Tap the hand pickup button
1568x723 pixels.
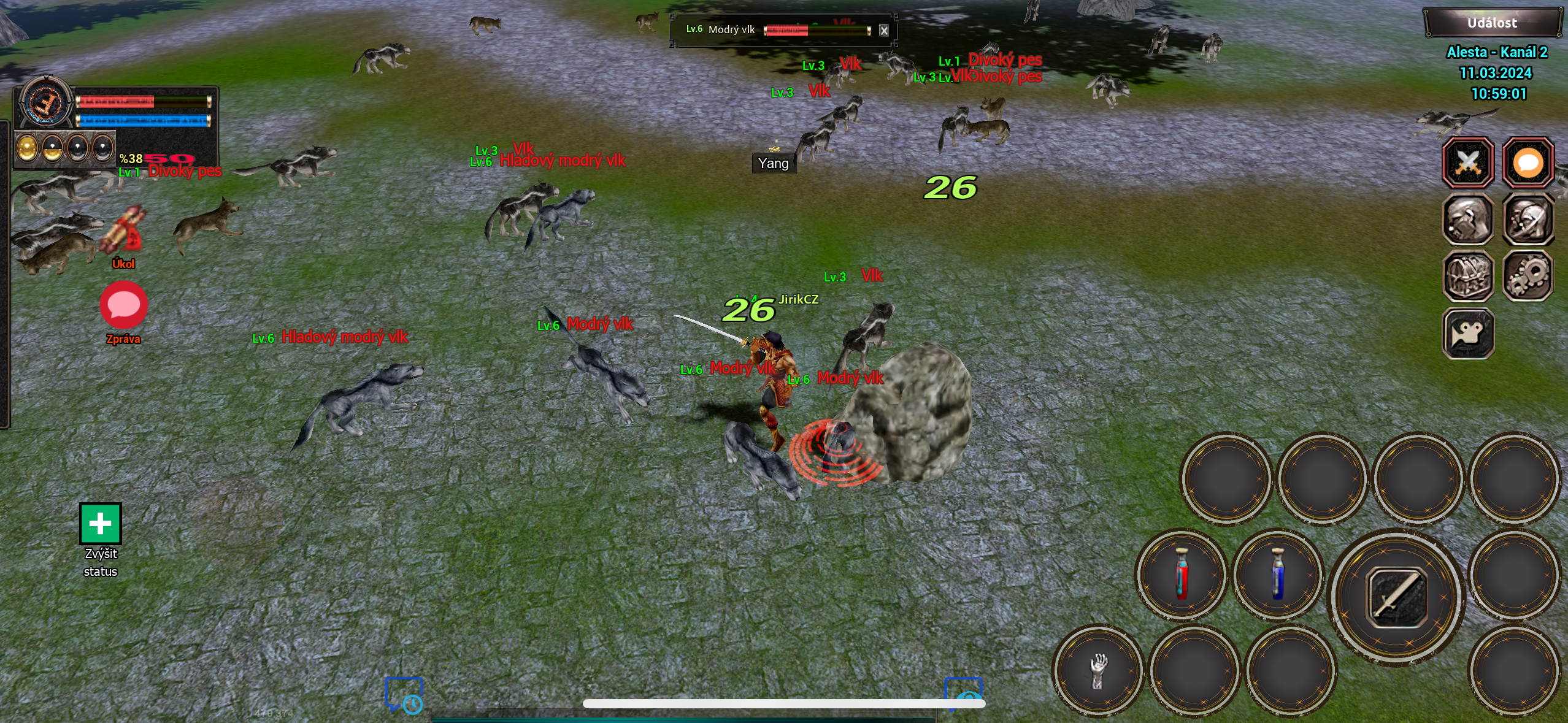pyautogui.click(x=1098, y=670)
